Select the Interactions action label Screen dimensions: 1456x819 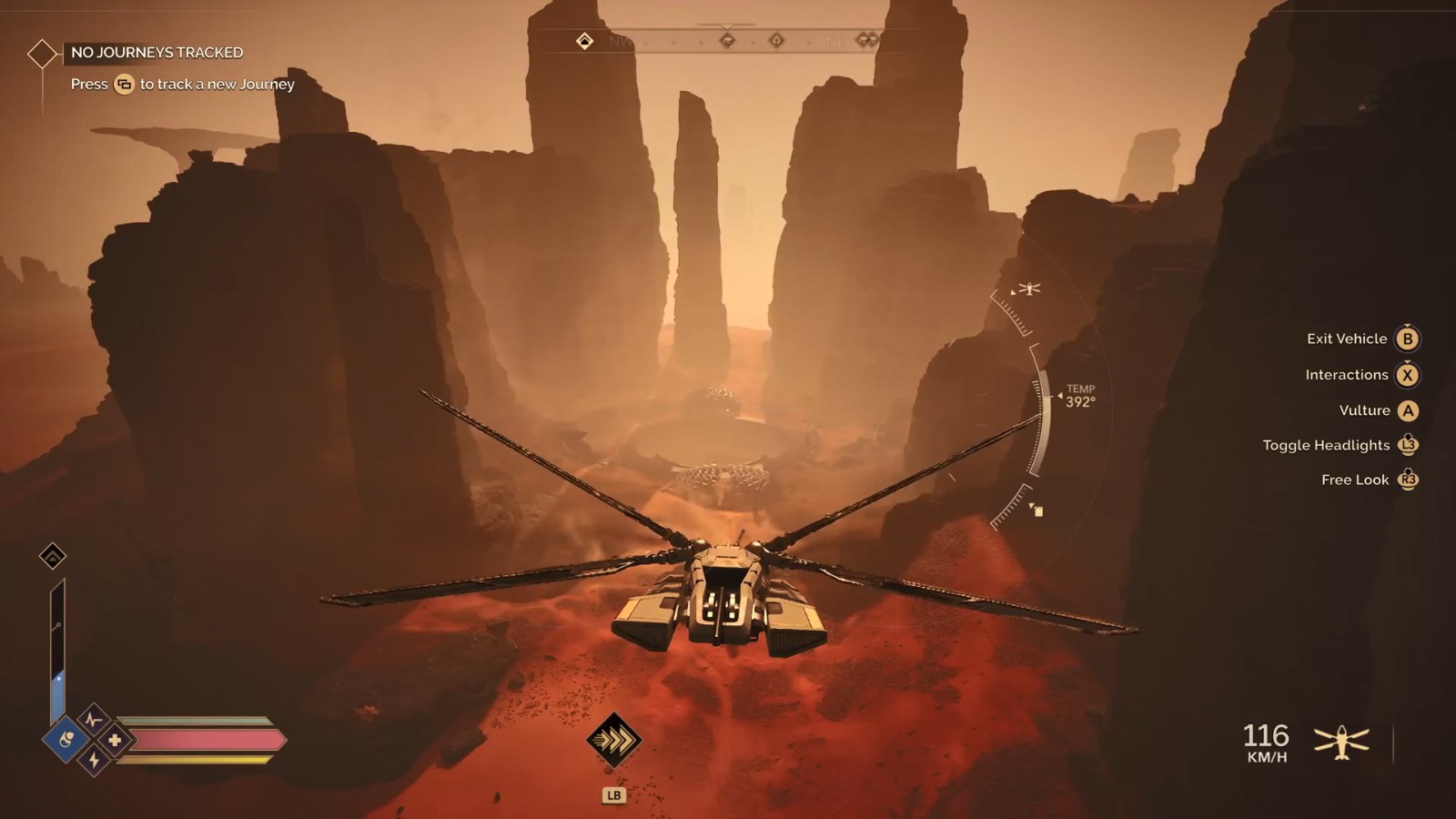pos(1346,375)
